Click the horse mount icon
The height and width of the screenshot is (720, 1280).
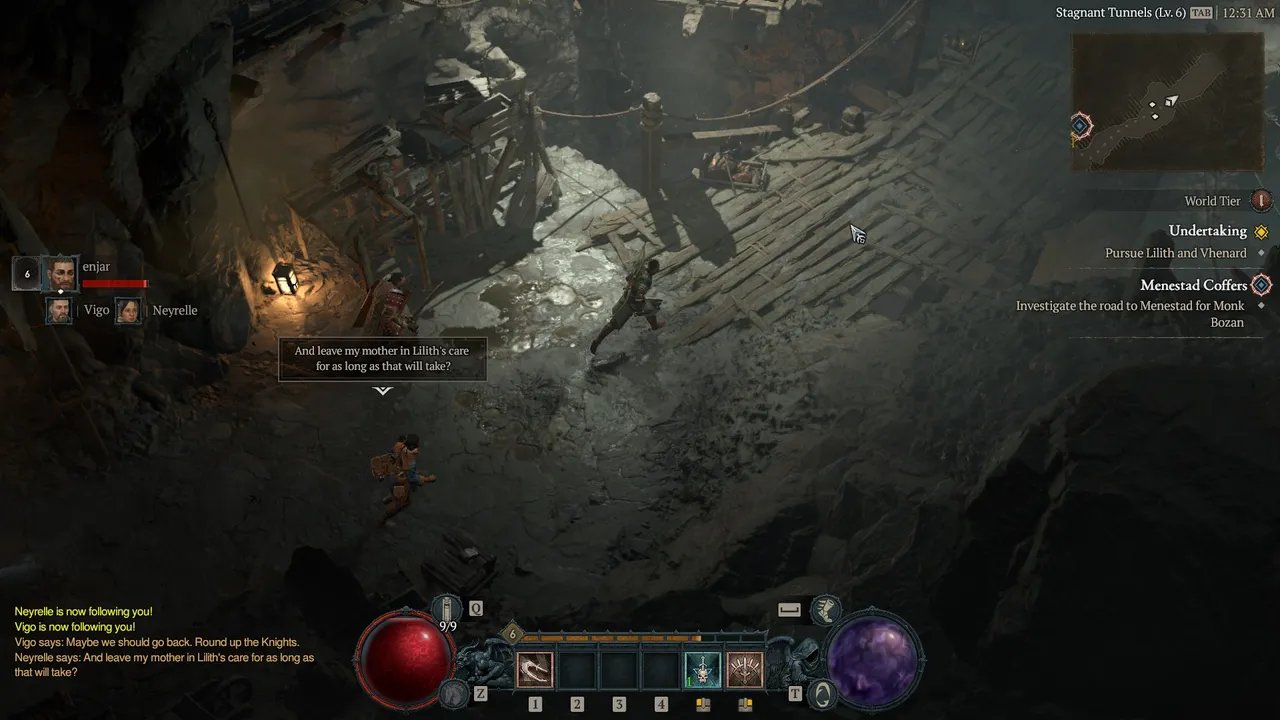click(x=453, y=692)
